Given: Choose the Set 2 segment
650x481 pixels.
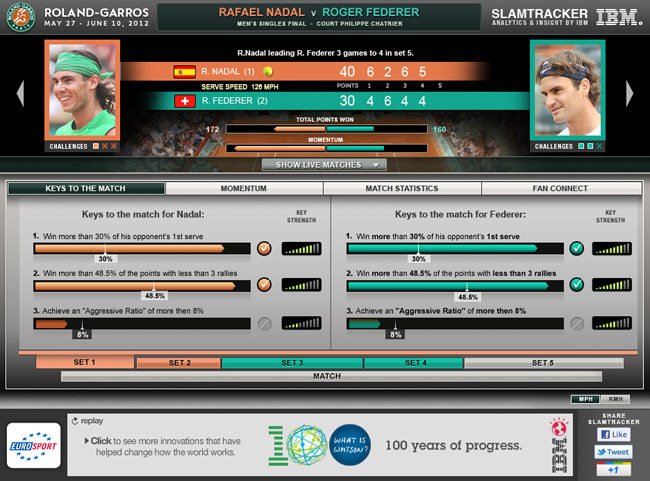Looking at the screenshot, I should (x=178, y=362).
